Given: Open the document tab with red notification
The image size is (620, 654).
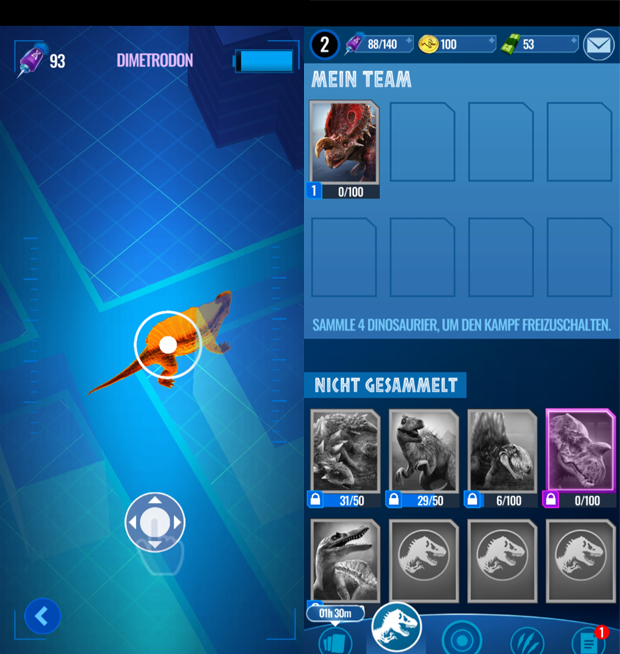Looking at the screenshot, I should [589, 638].
